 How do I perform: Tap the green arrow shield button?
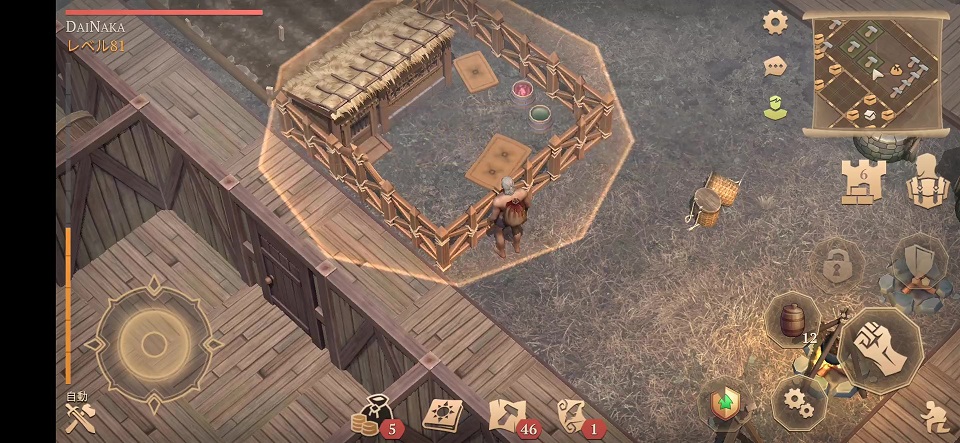724,404
